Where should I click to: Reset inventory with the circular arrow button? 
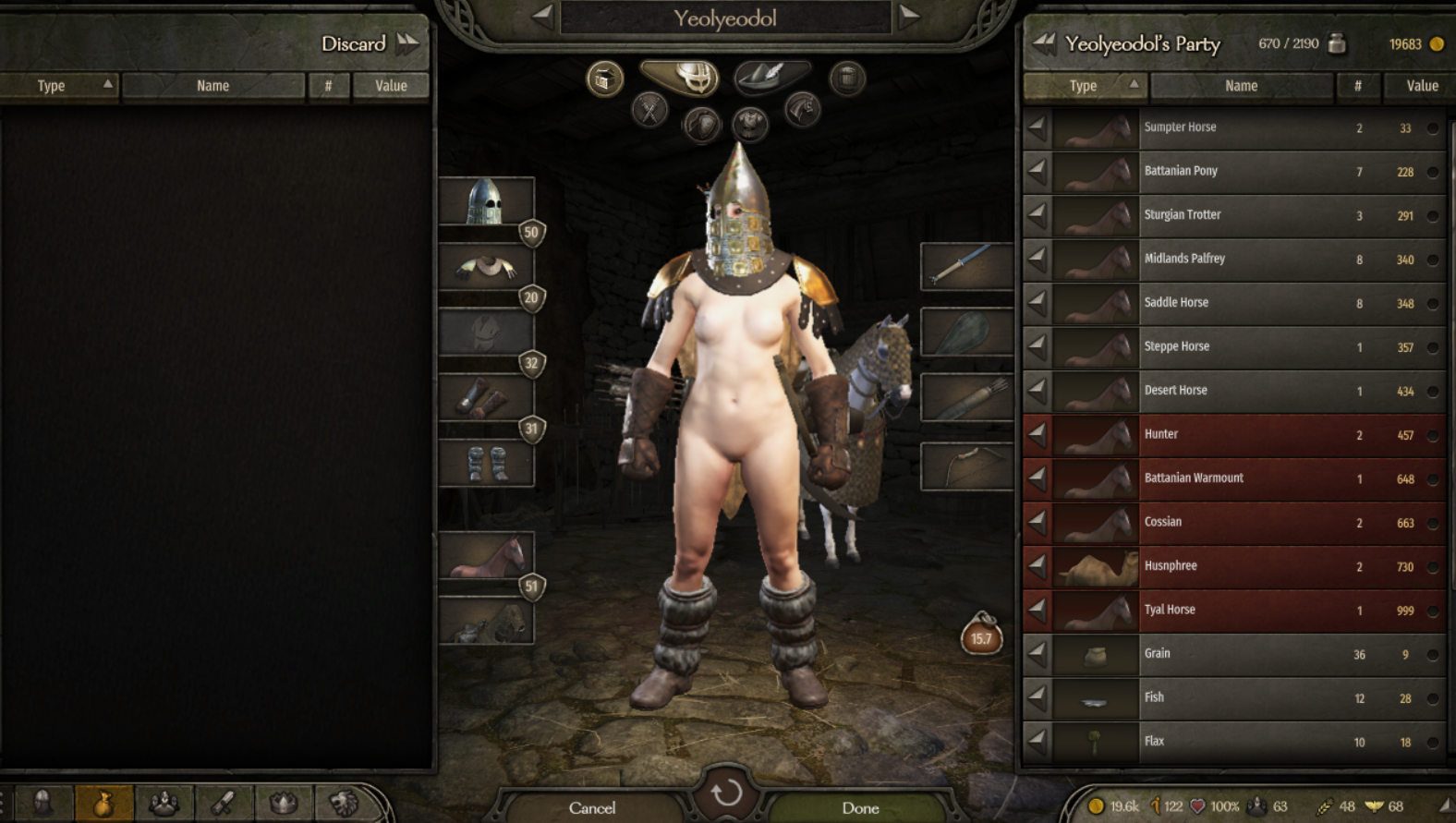point(727,793)
